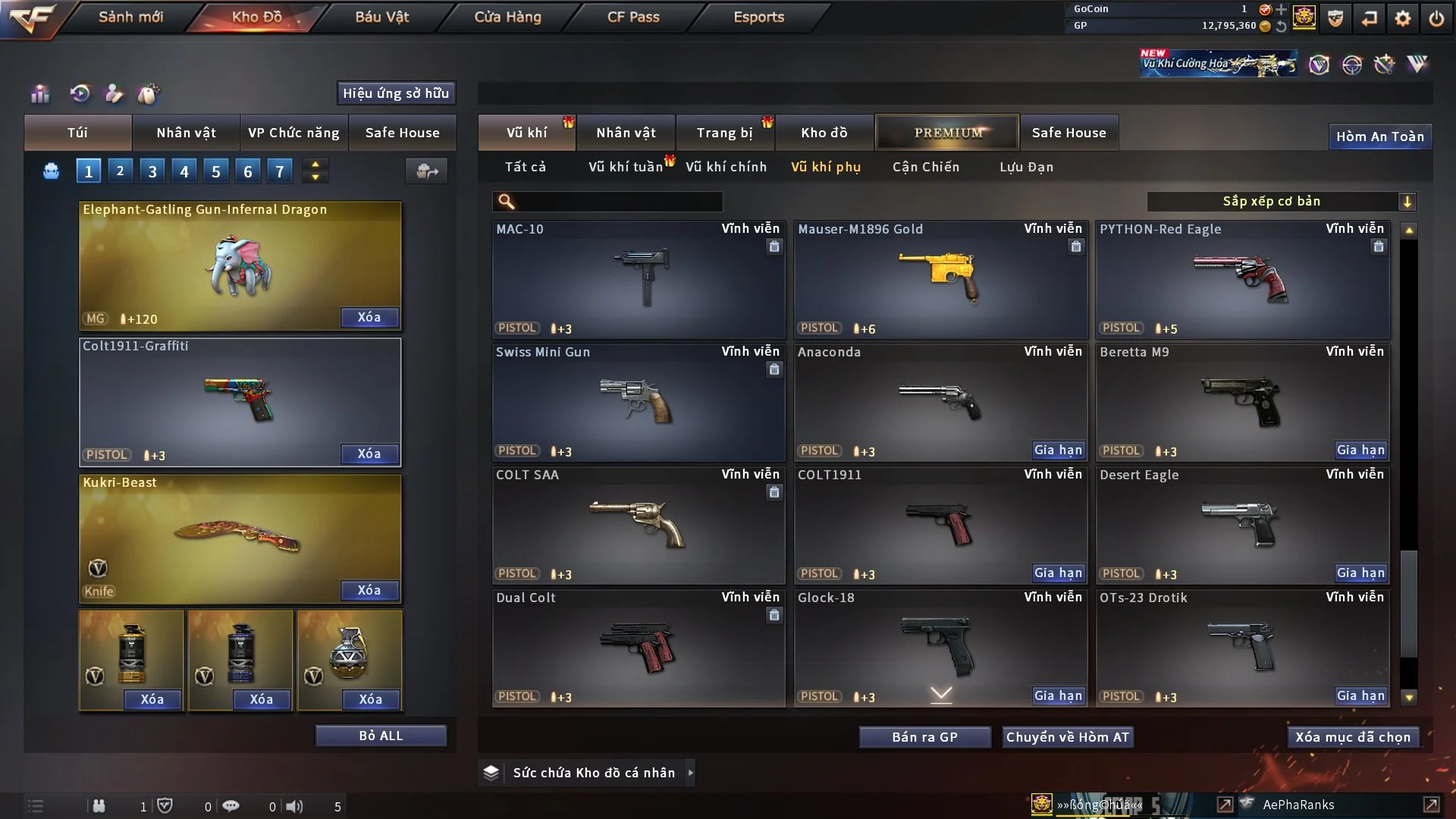
Task: Open the Cửa Hàng shop menu
Action: point(507,17)
